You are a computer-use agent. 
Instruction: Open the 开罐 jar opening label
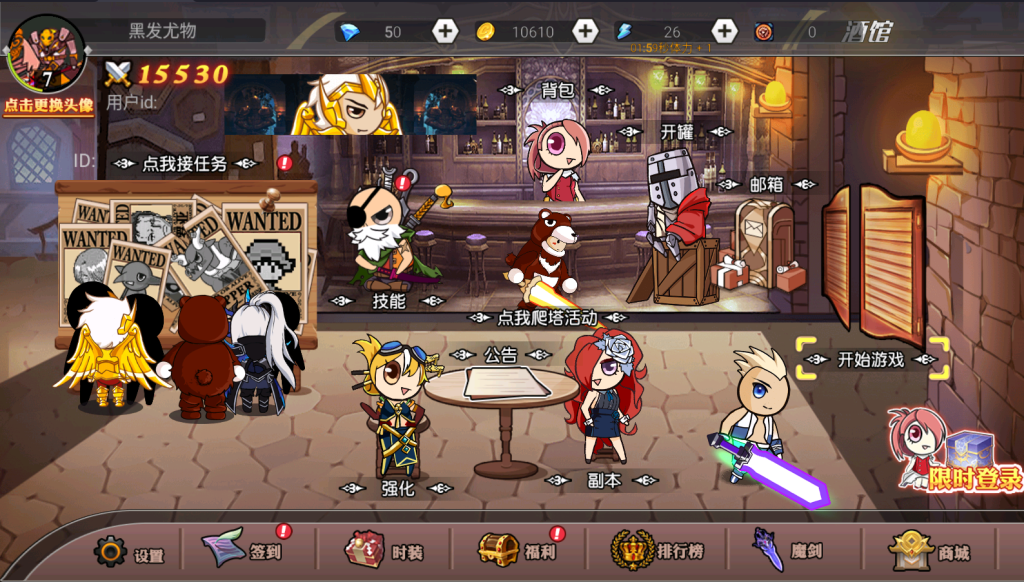676,131
